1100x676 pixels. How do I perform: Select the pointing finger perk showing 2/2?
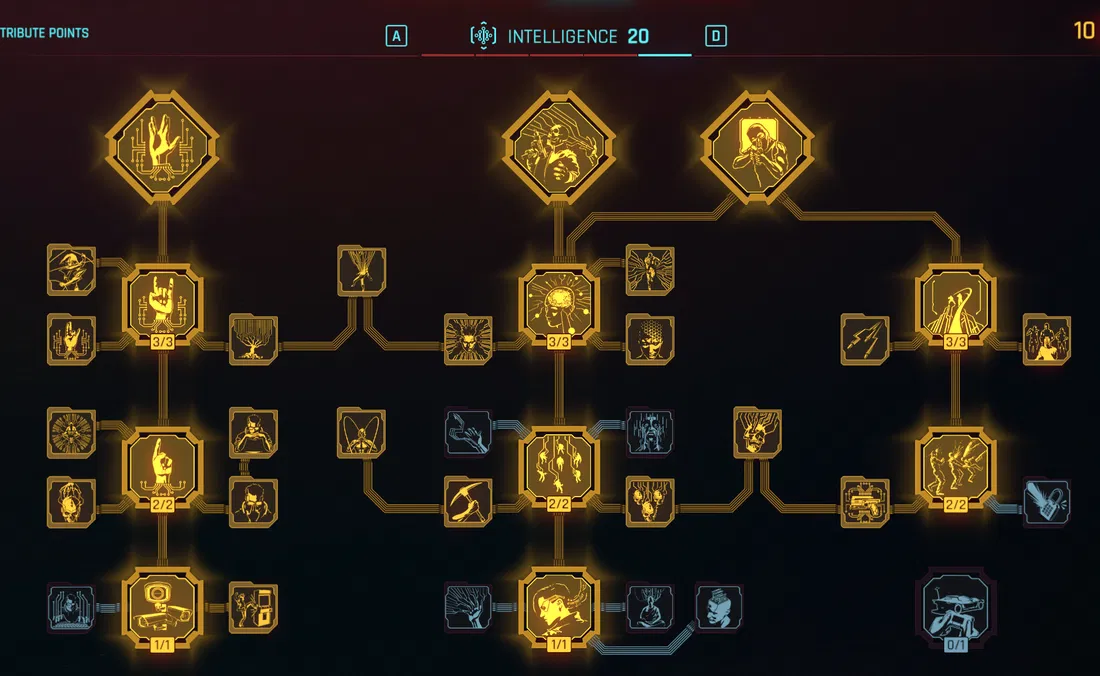point(163,467)
